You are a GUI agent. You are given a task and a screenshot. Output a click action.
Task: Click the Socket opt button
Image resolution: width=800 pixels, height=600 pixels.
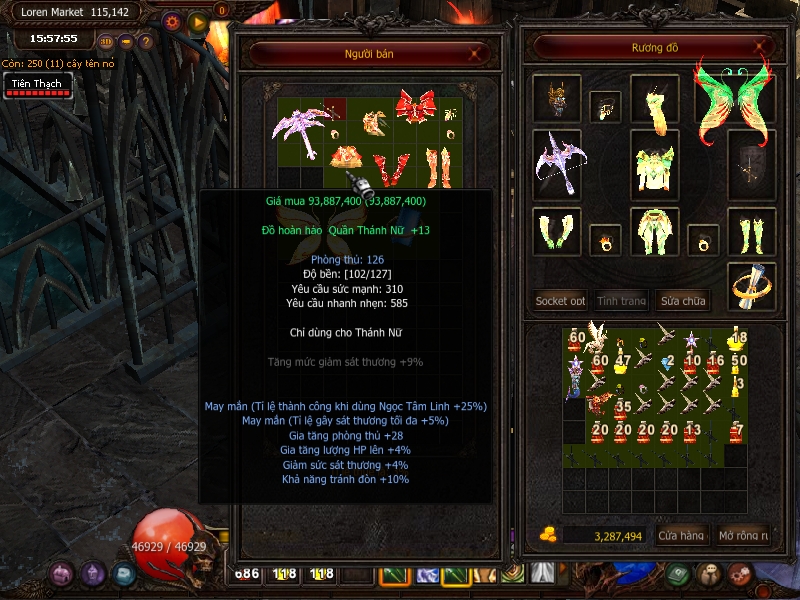coord(560,300)
